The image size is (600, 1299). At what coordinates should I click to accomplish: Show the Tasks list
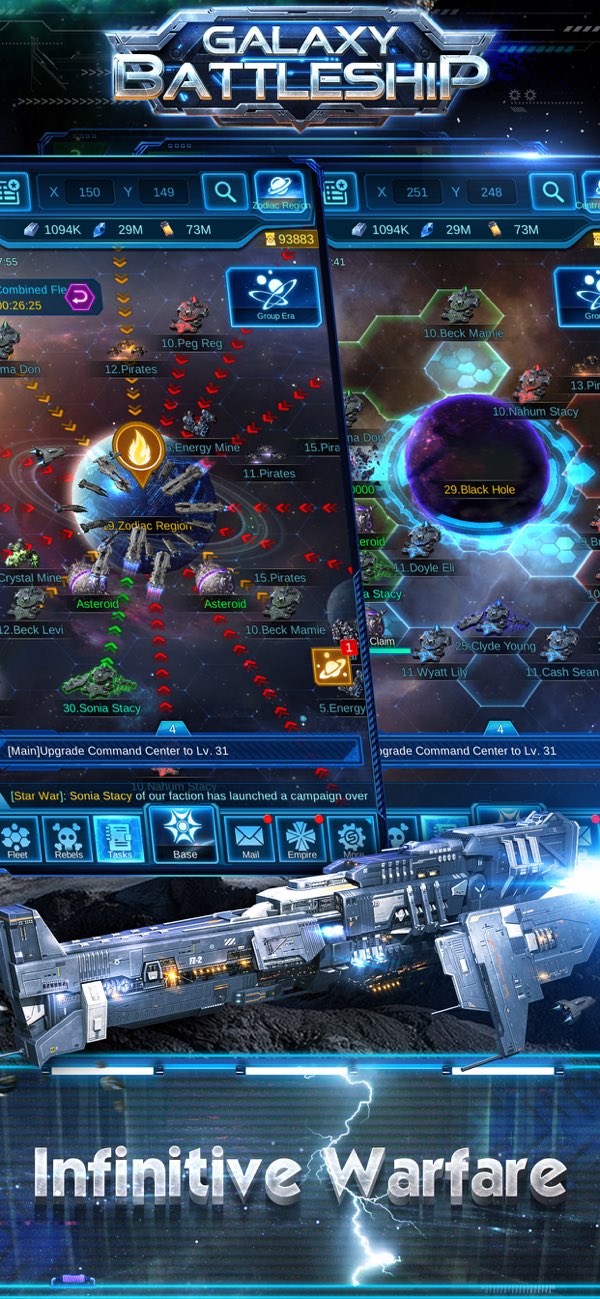(119, 840)
